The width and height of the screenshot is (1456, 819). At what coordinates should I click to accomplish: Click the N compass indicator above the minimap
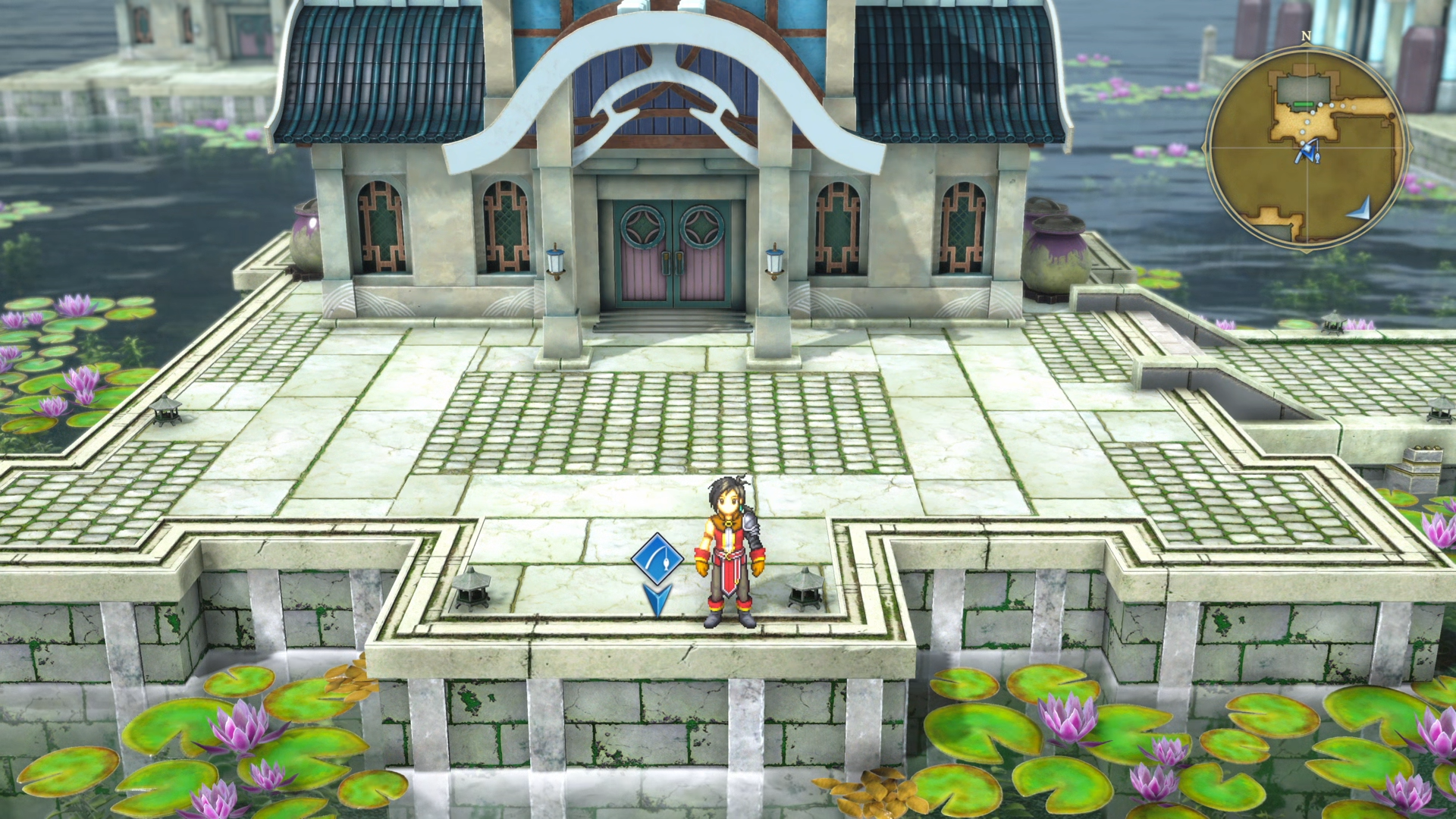click(1306, 36)
